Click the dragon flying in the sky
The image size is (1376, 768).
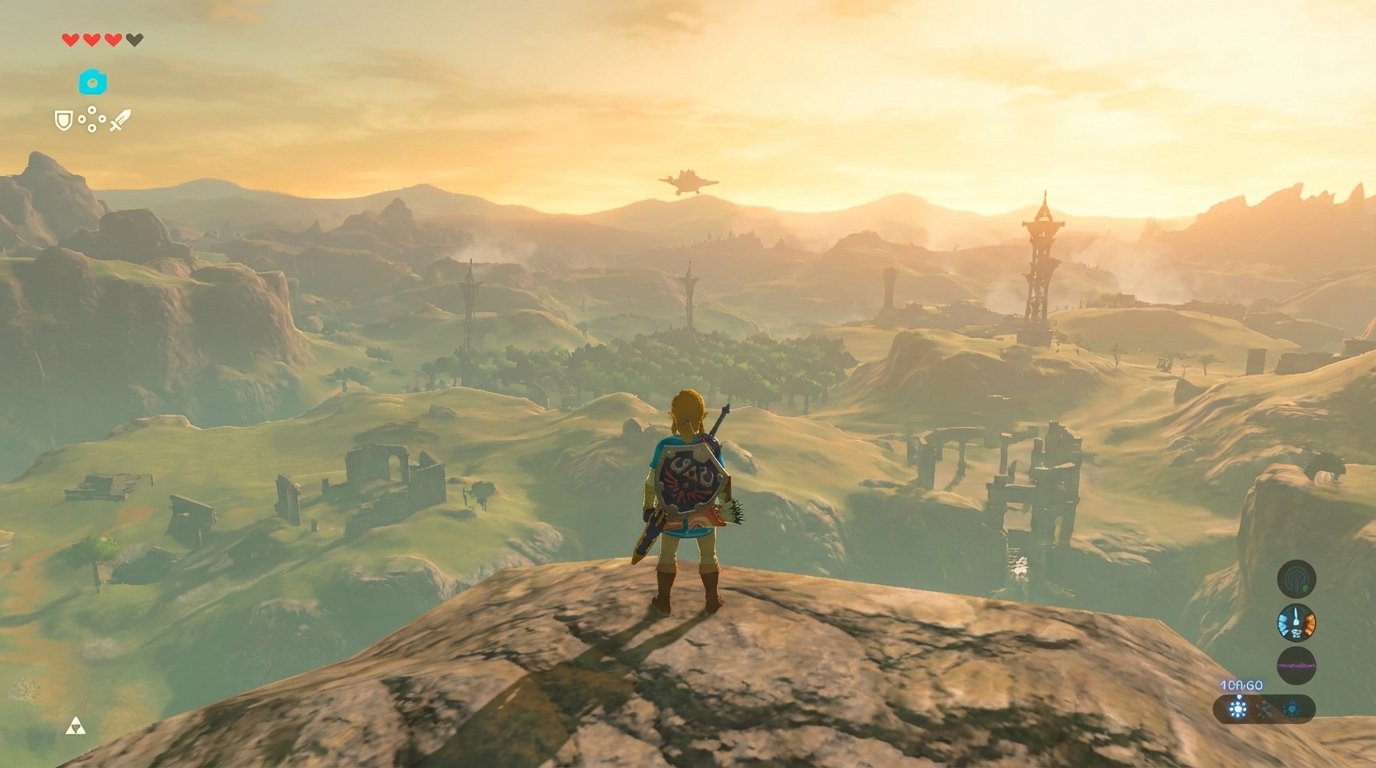coord(690,180)
